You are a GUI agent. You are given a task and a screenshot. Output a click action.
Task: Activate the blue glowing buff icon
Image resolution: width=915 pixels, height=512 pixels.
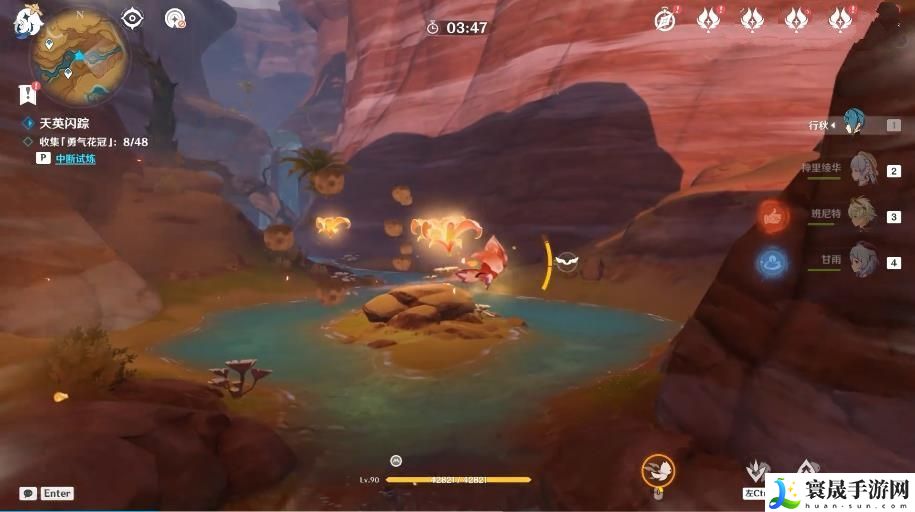pyautogui.click(x=772, y=262)
